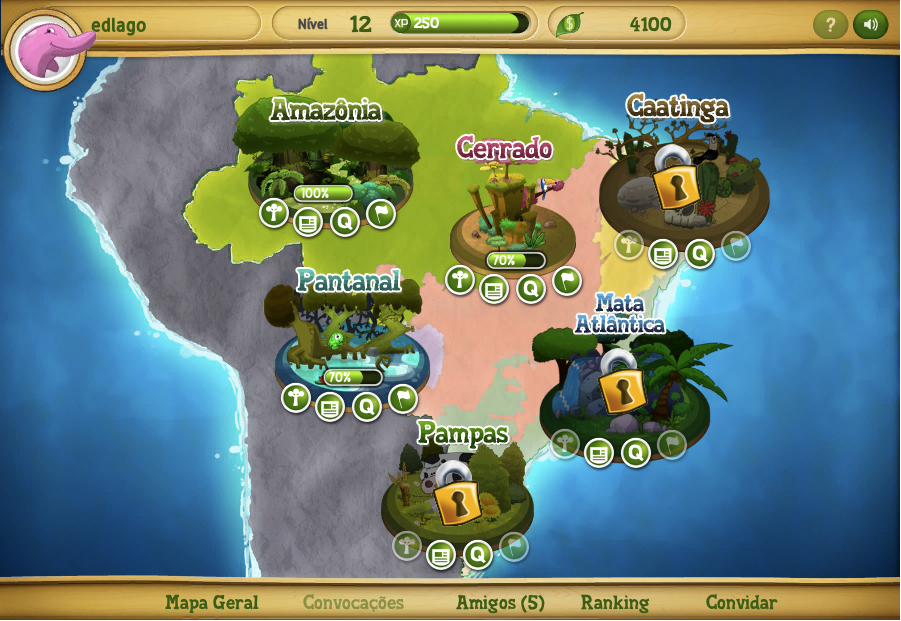
Task: Open the Amazônia tree icon
Action: [x=274, y=212]
